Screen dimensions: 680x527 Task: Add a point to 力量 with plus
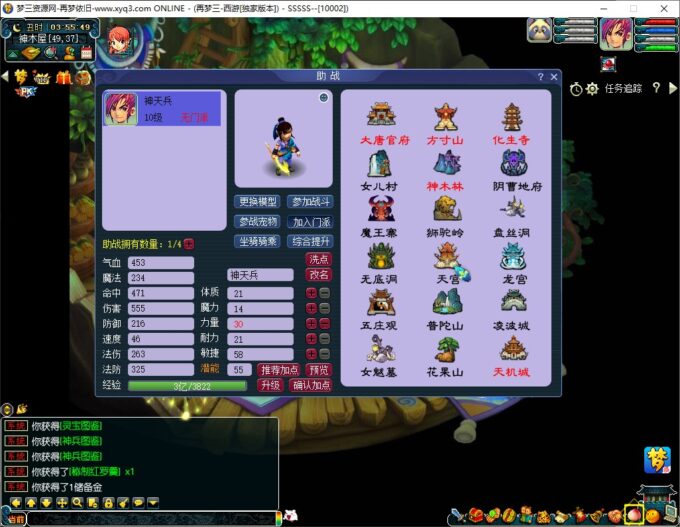tap(311, 324)
